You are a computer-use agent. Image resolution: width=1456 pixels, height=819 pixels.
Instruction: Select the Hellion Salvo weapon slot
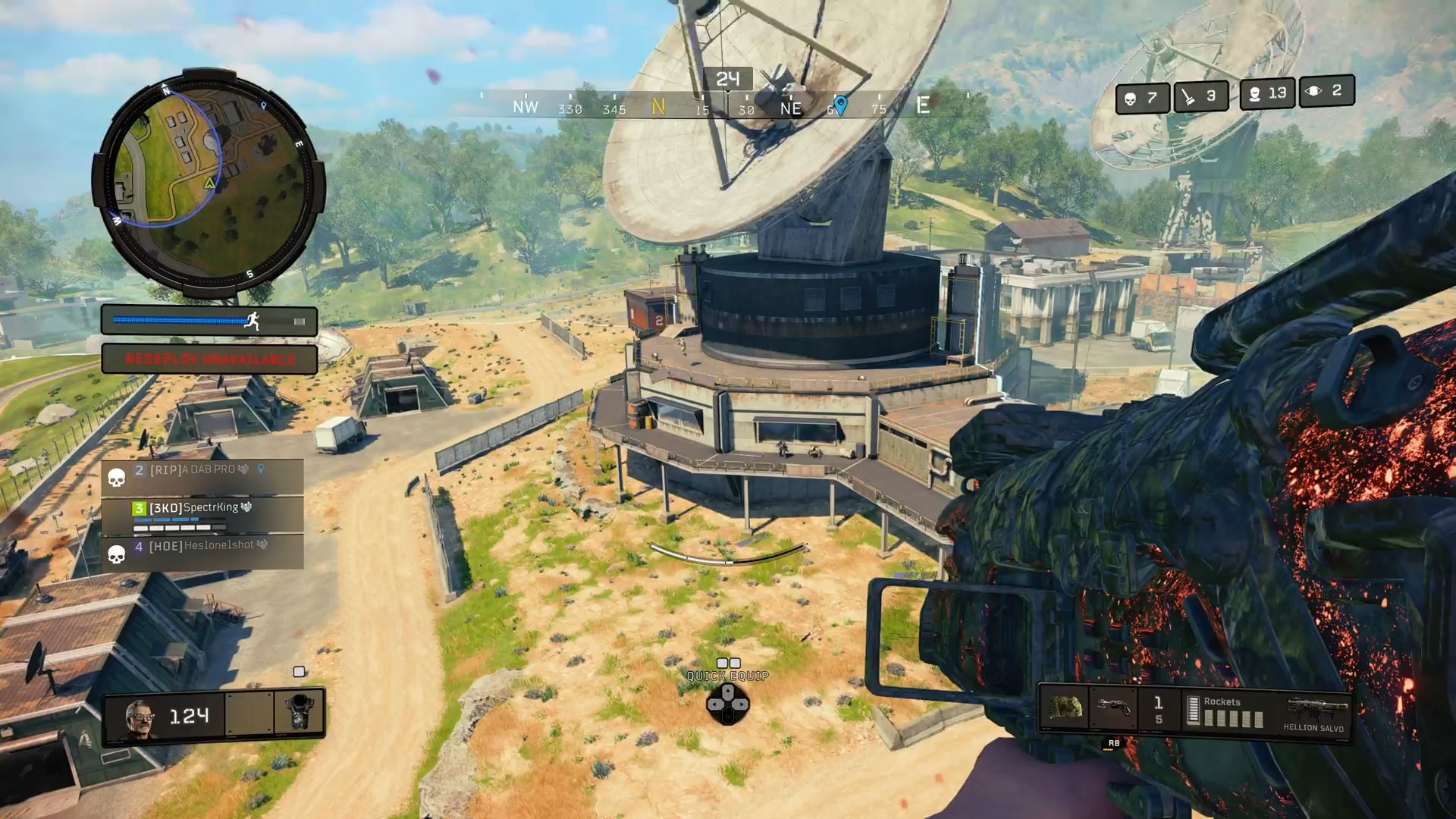(x=1315, y=713)
